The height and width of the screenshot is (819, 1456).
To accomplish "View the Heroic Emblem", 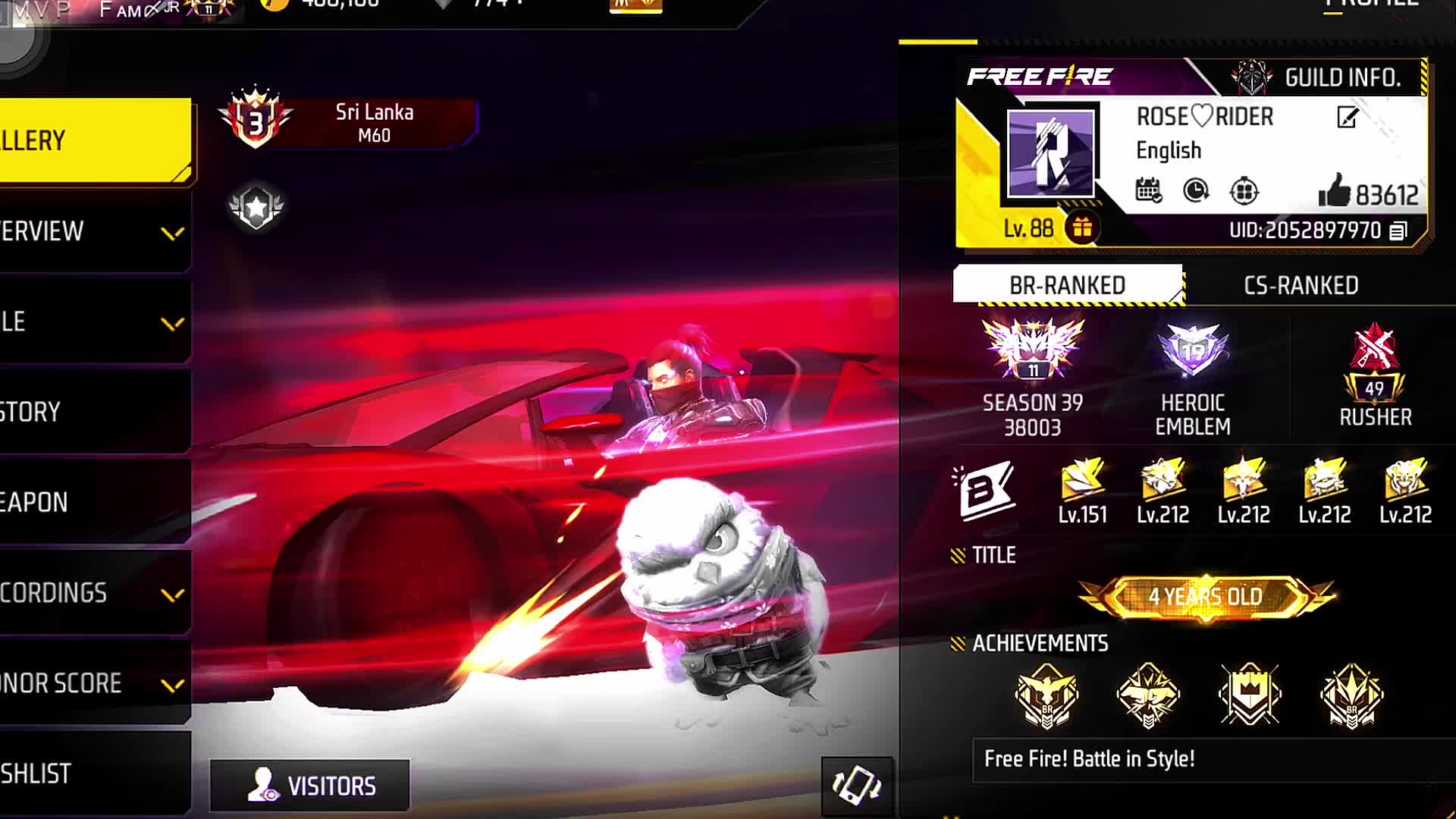I will tap(1192, 375).
